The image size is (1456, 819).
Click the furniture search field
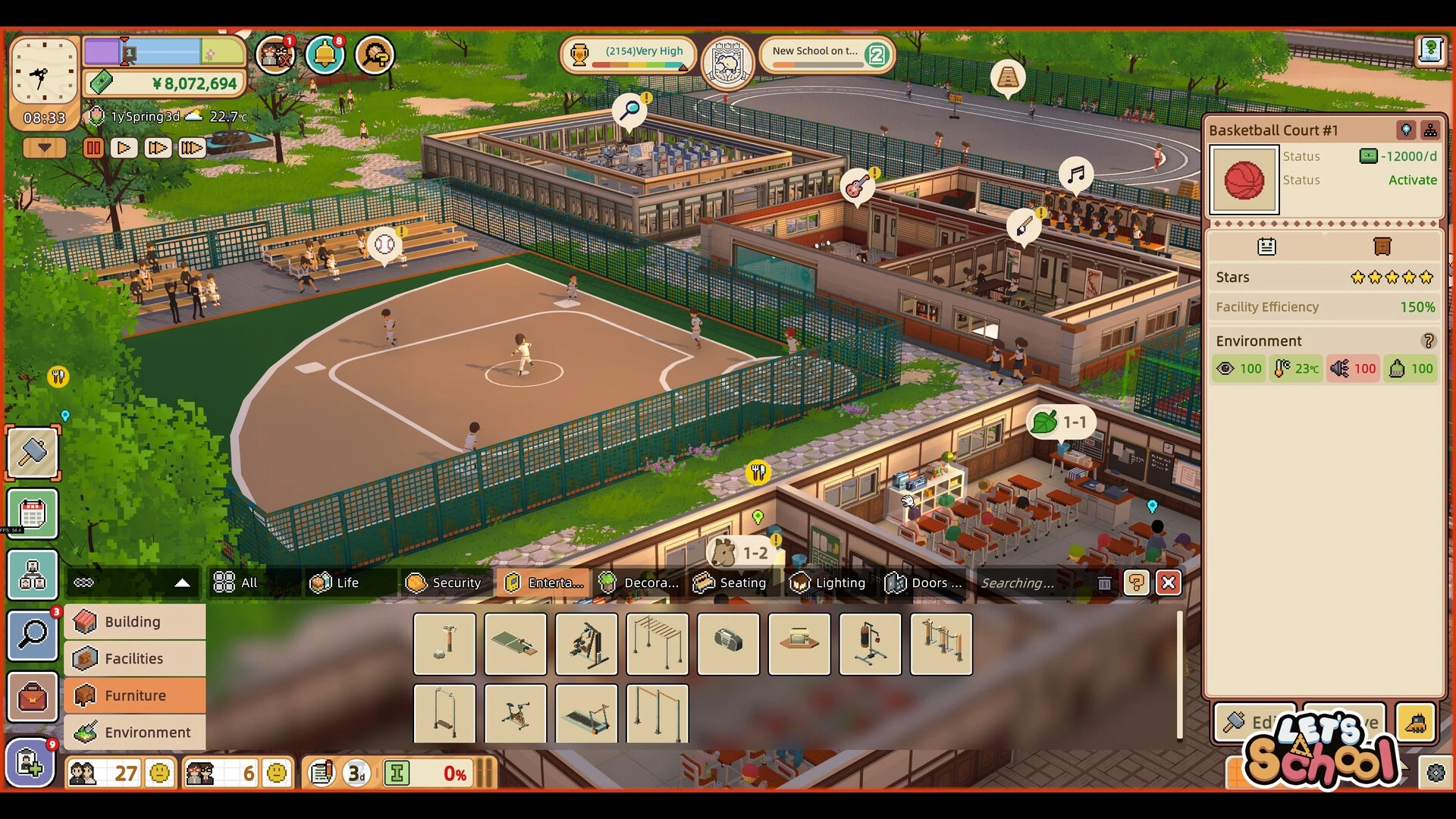click(x=1030, y=582)
